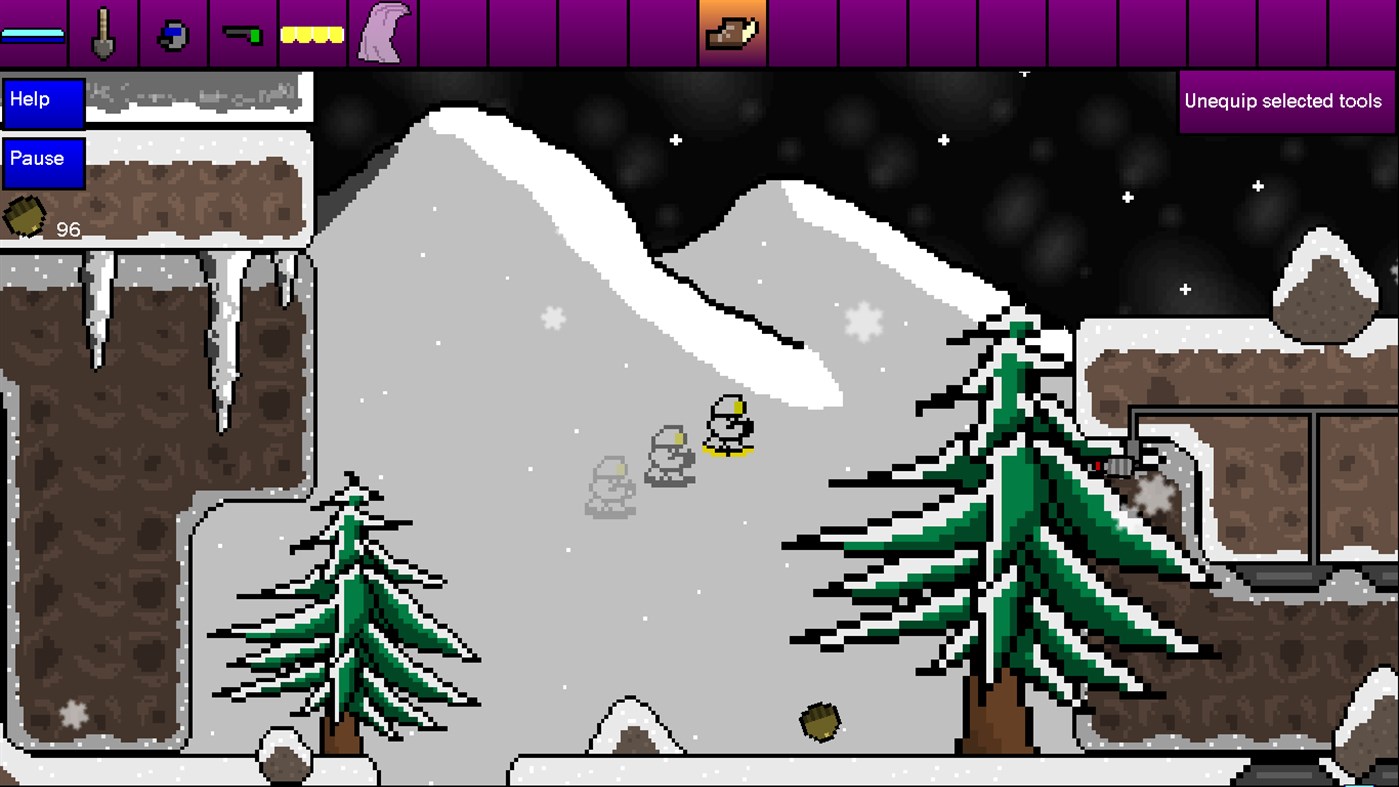Equip the green-tipped gun from the hotbar
Screen dimensions: 1399x787
tap(242, 33)
